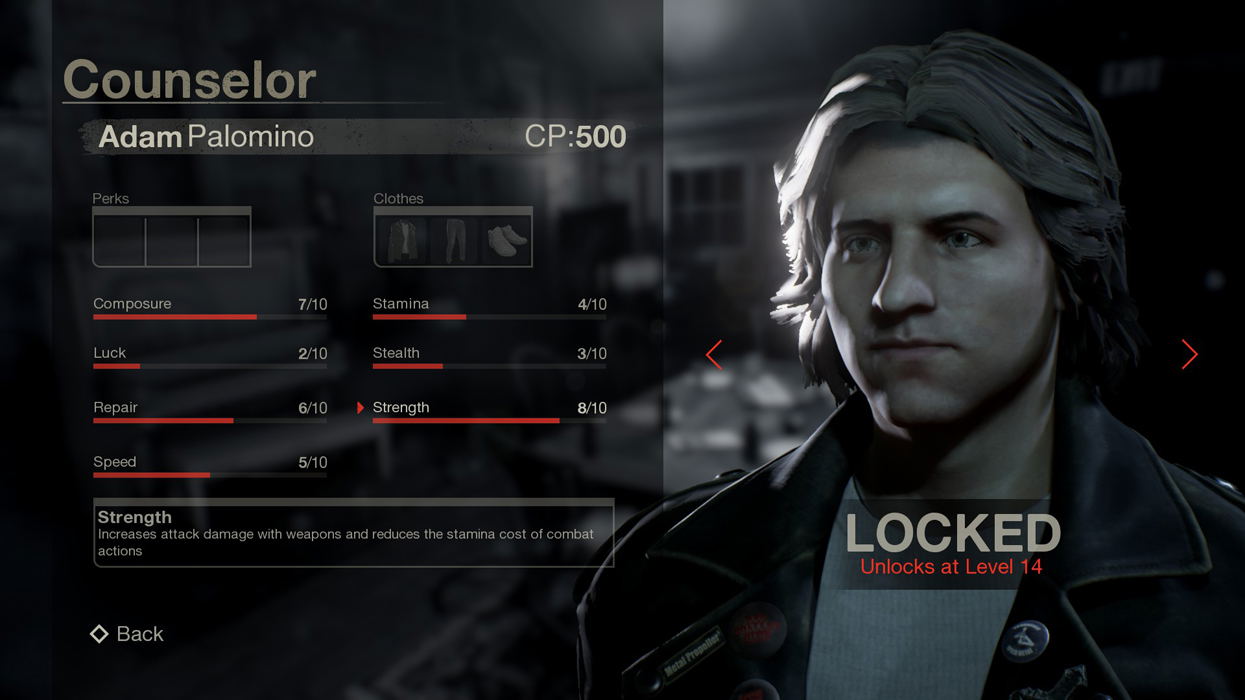Select the jacket clothing slot
This screenshot has height=700, width=1245.
pyautogui.click(x=402, y=240)
